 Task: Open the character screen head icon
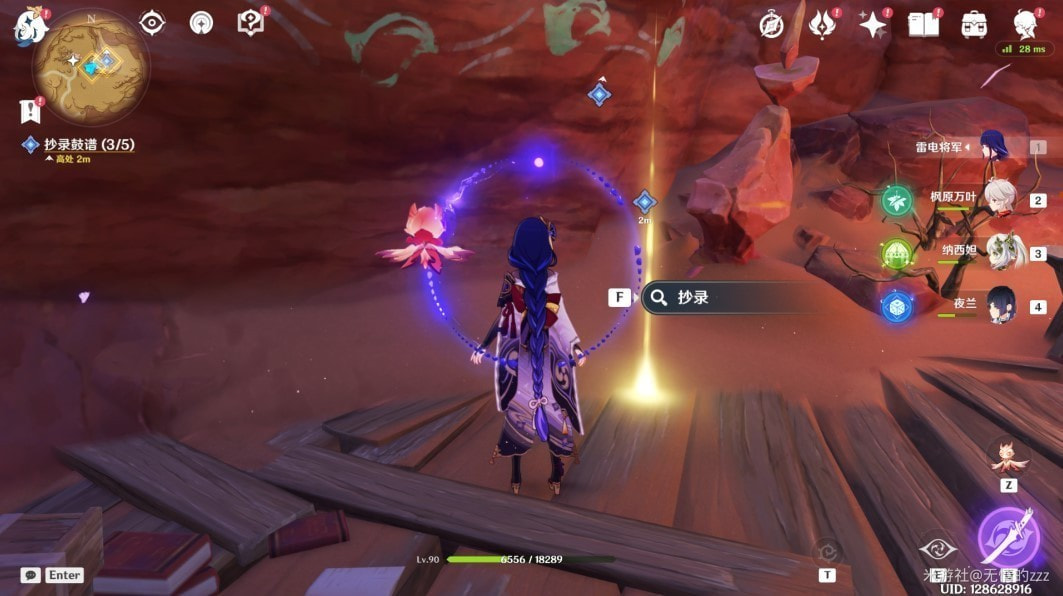click(x=1024, y=24)
